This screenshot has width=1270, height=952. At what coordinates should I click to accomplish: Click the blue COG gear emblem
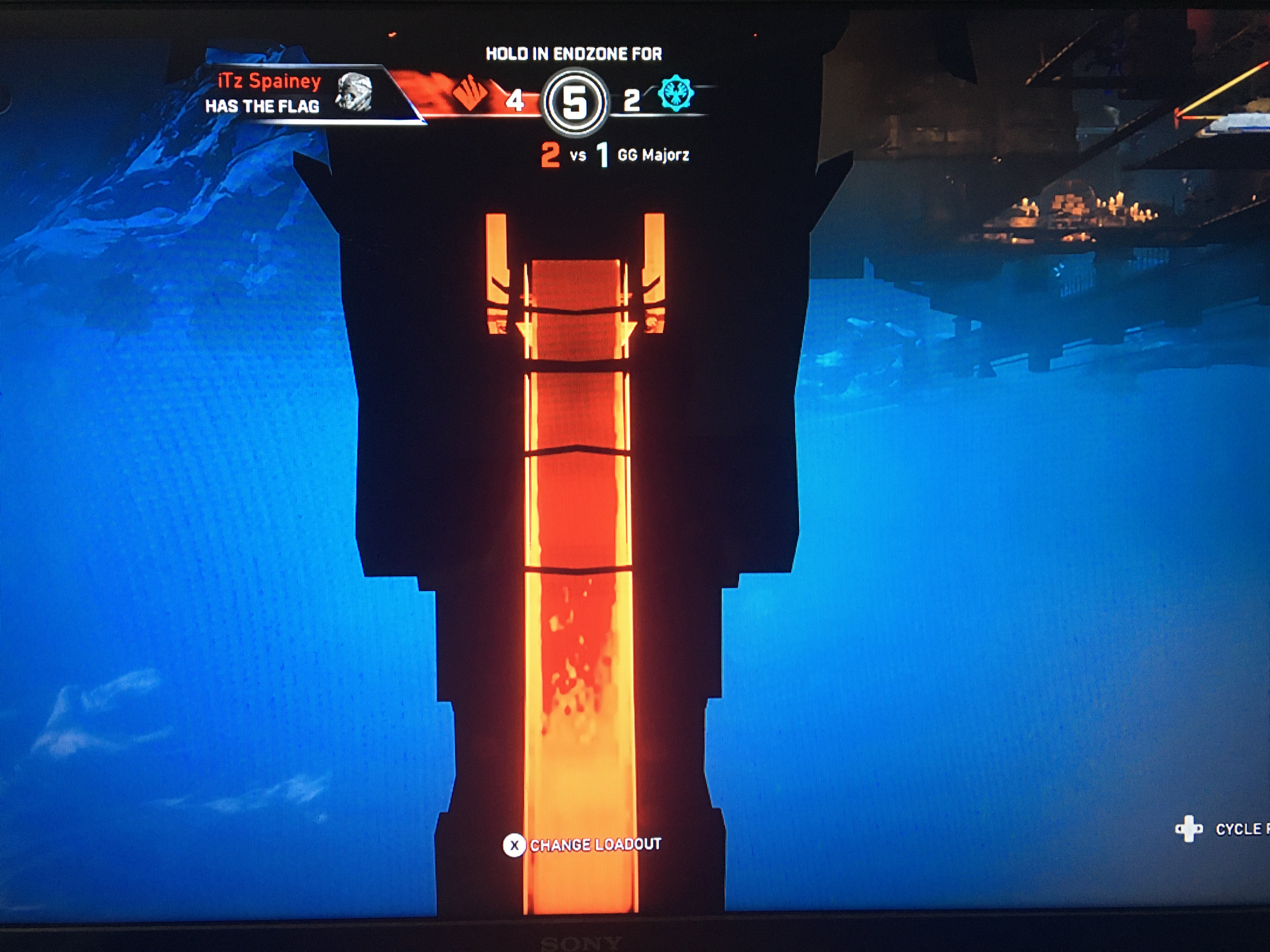(675, 93)
